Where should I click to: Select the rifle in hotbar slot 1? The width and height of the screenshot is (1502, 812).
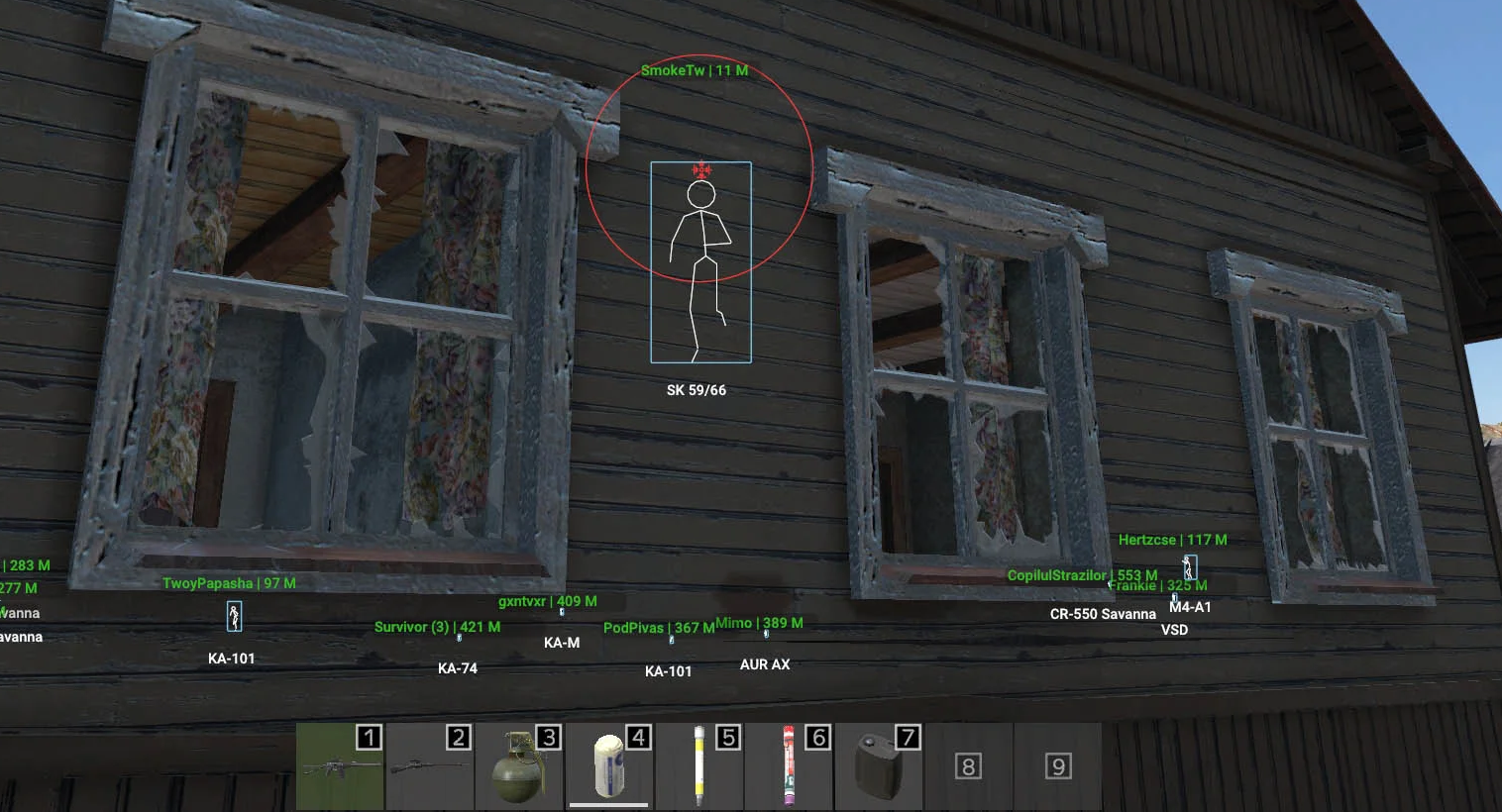click(339, 767)
